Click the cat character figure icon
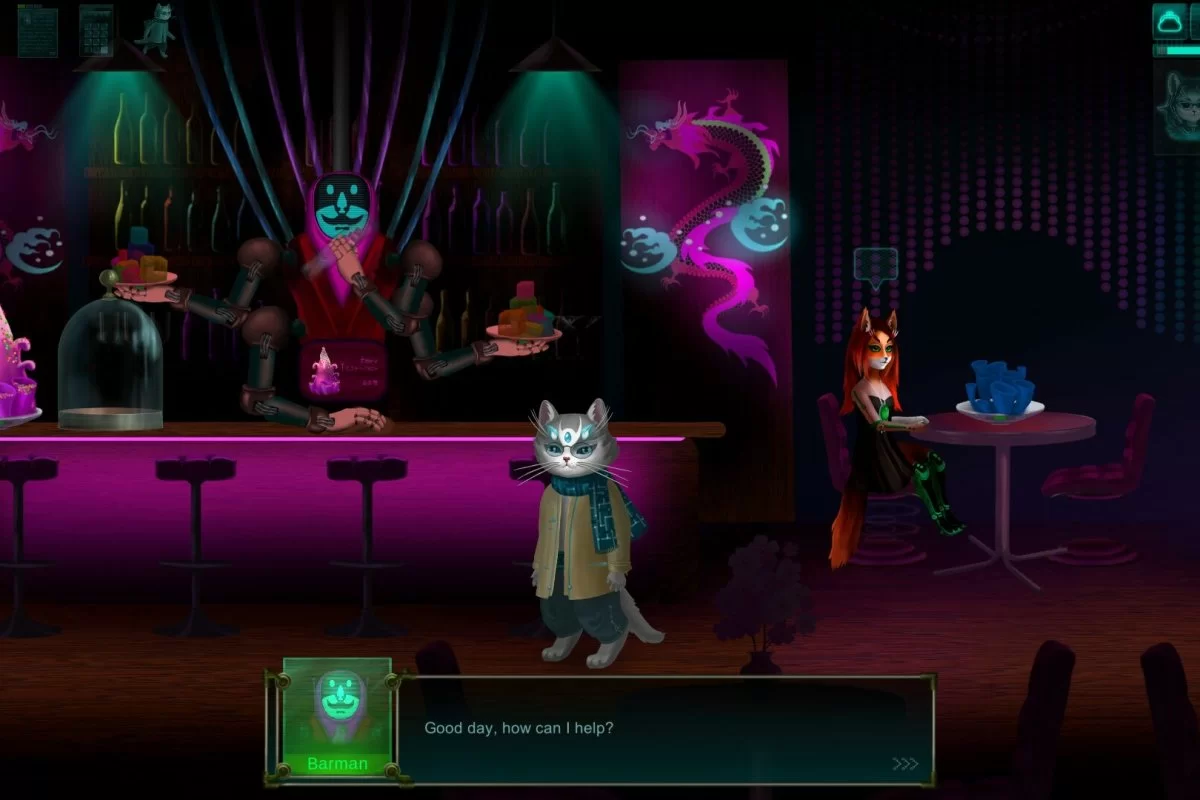The width and height of the screenshot is (1200, 800). pos(155,28)
